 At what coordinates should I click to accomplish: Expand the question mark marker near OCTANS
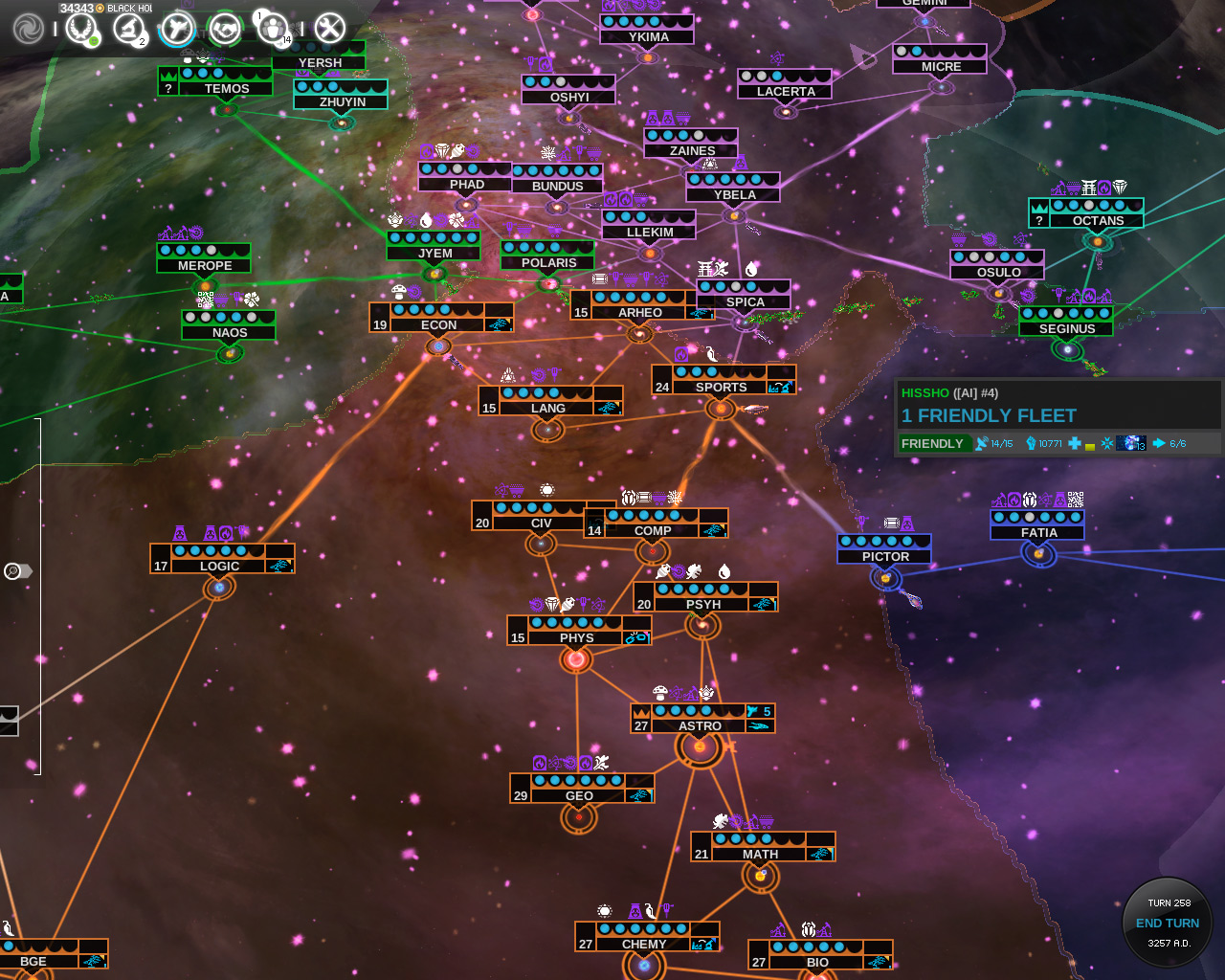pyautogui.click(x=1039, y=221)
